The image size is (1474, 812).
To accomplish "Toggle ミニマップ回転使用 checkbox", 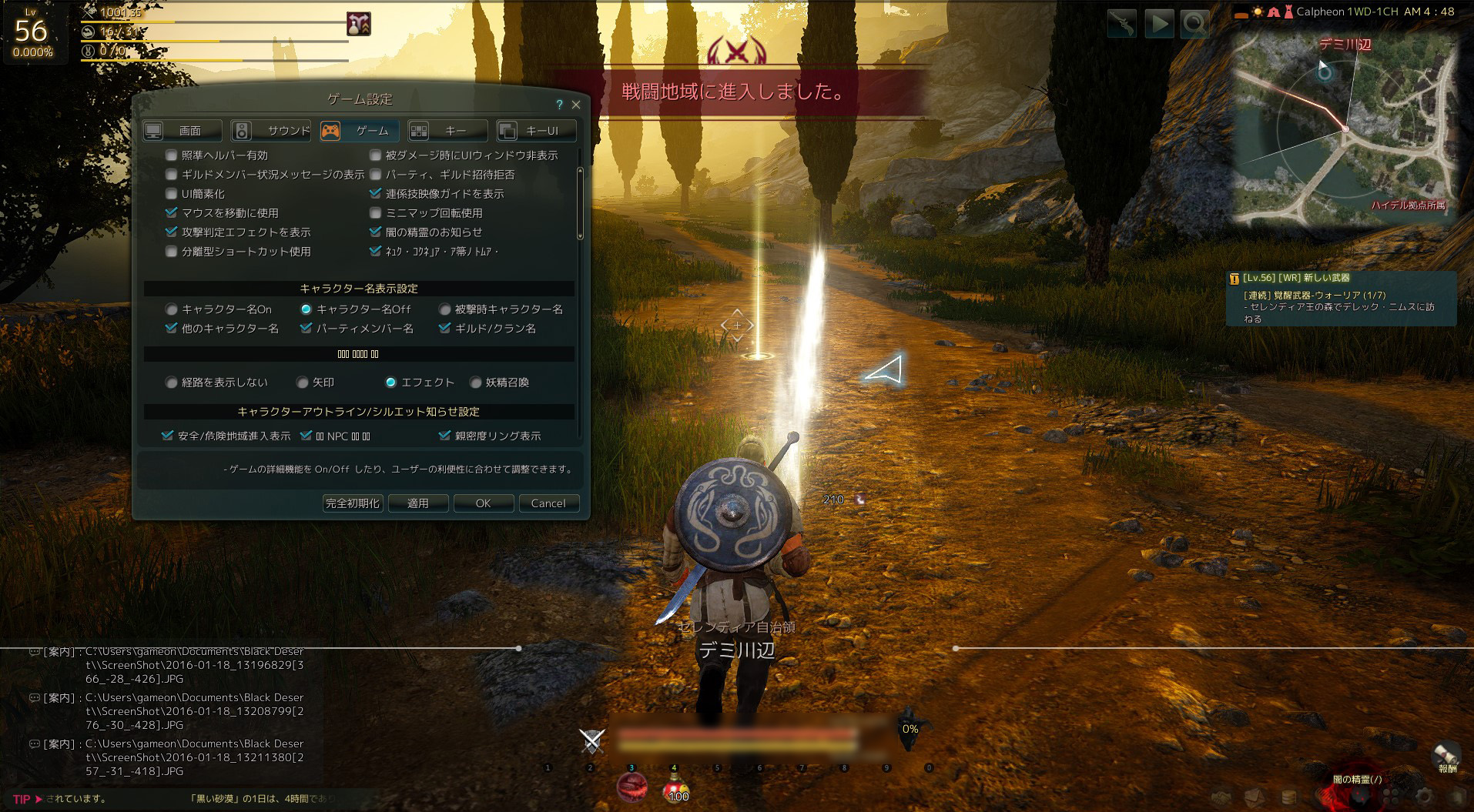I will (x=376, y=213).
